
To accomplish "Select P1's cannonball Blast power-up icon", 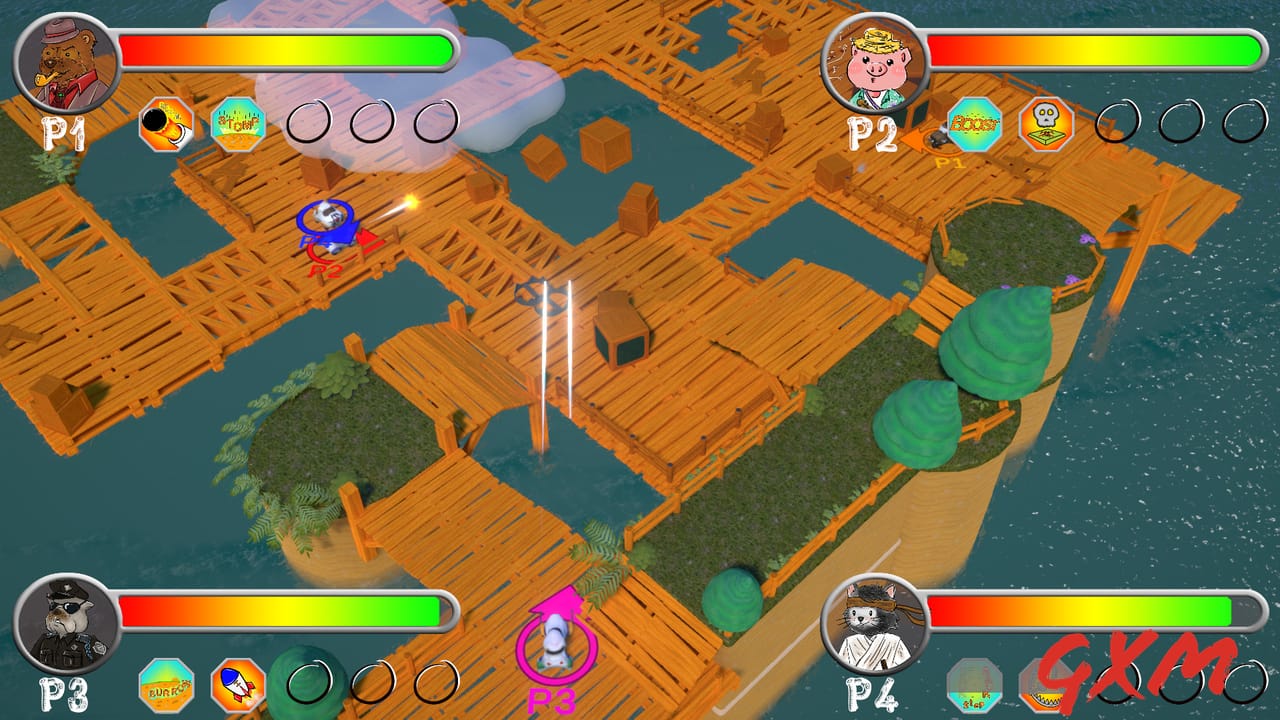I will point(167,125).
